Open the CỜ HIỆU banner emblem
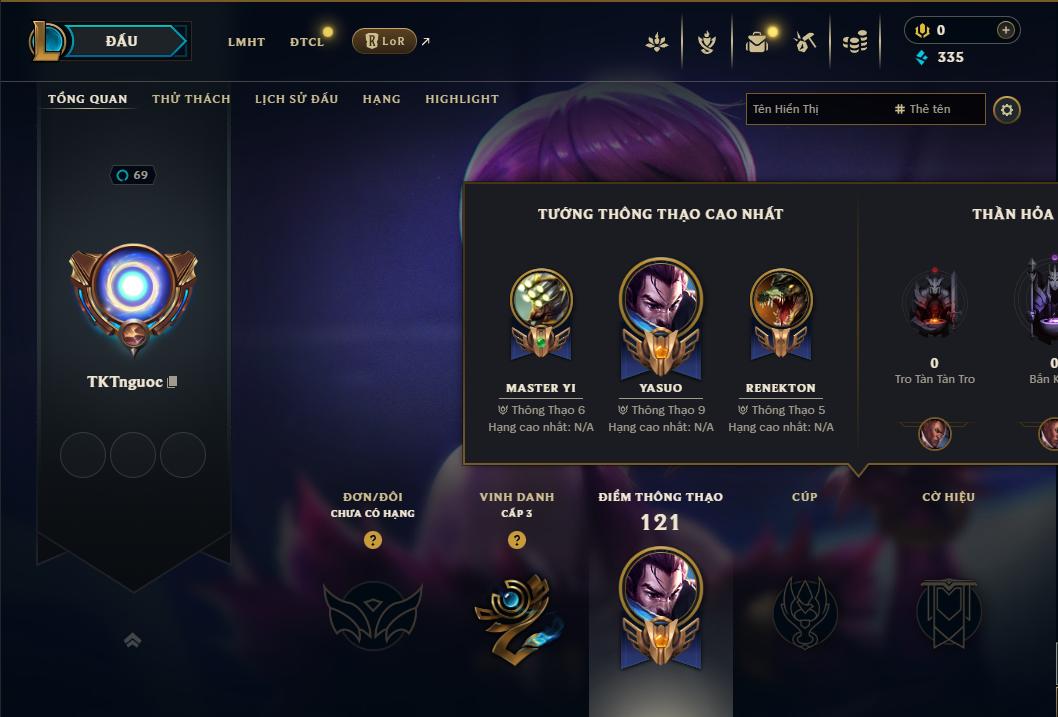The image size is (1058, 717). pos(948,611)
